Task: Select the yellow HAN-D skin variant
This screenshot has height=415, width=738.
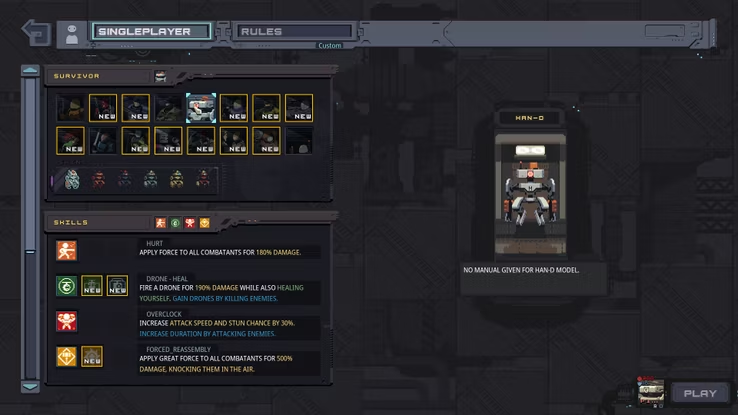Action: tap(177, 179)
